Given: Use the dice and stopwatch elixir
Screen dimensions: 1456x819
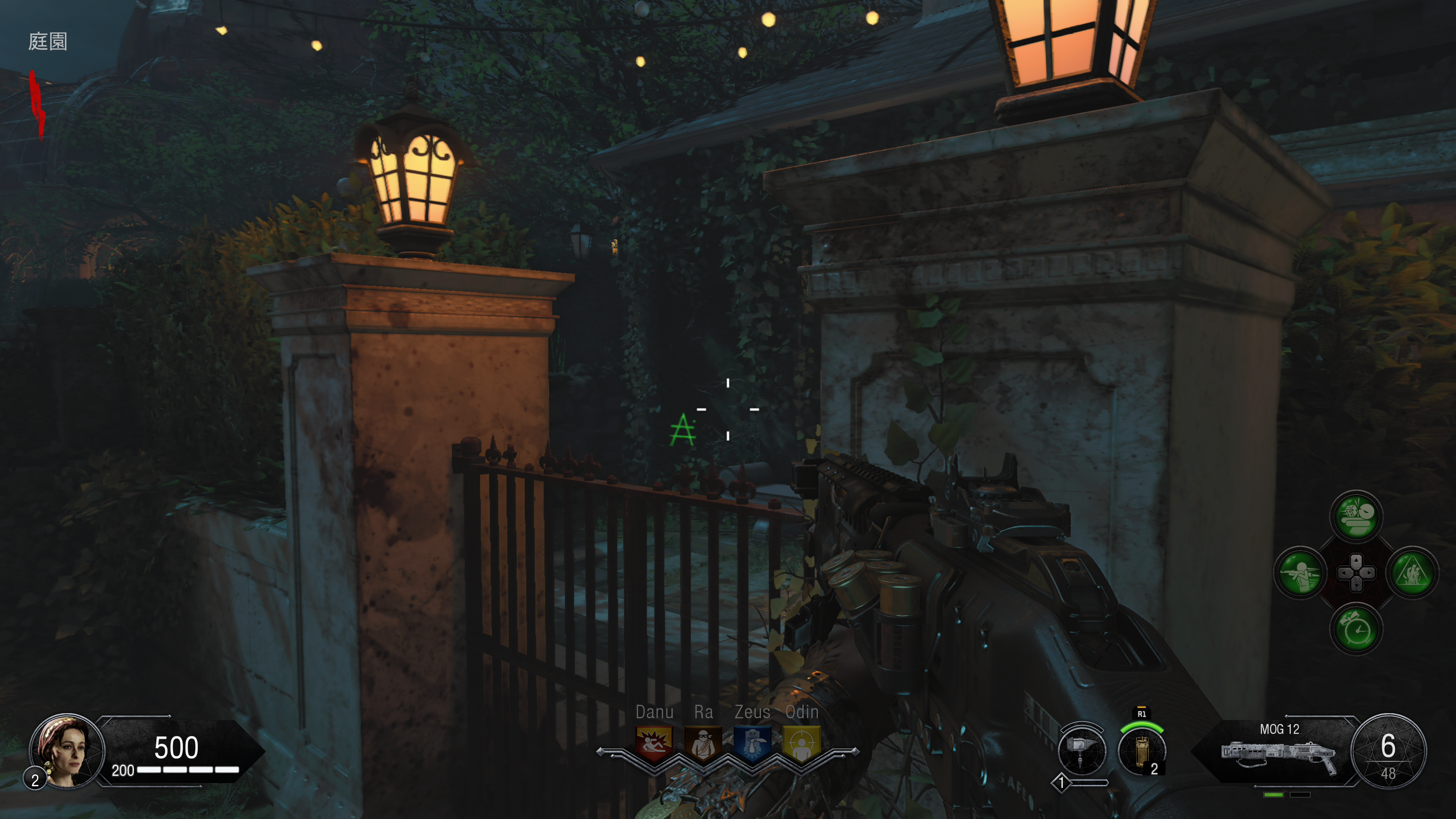Looking at the screenshot, I should pyautogui.click(x=1356, y=516).
